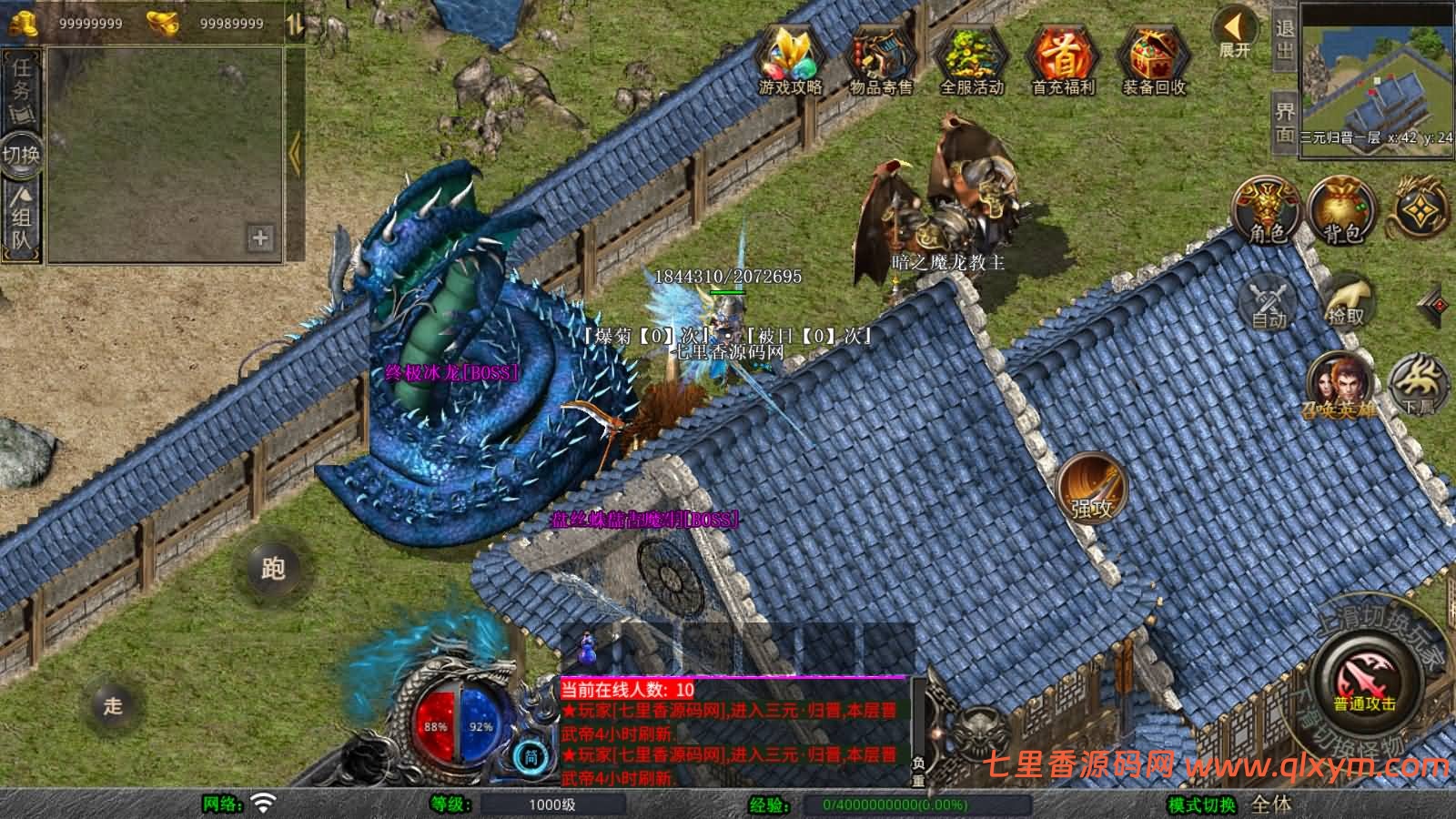Select the 走 walk button
Image resolution: width=1456 pixels, height=819 pixels.
click(x=113, y=705)
